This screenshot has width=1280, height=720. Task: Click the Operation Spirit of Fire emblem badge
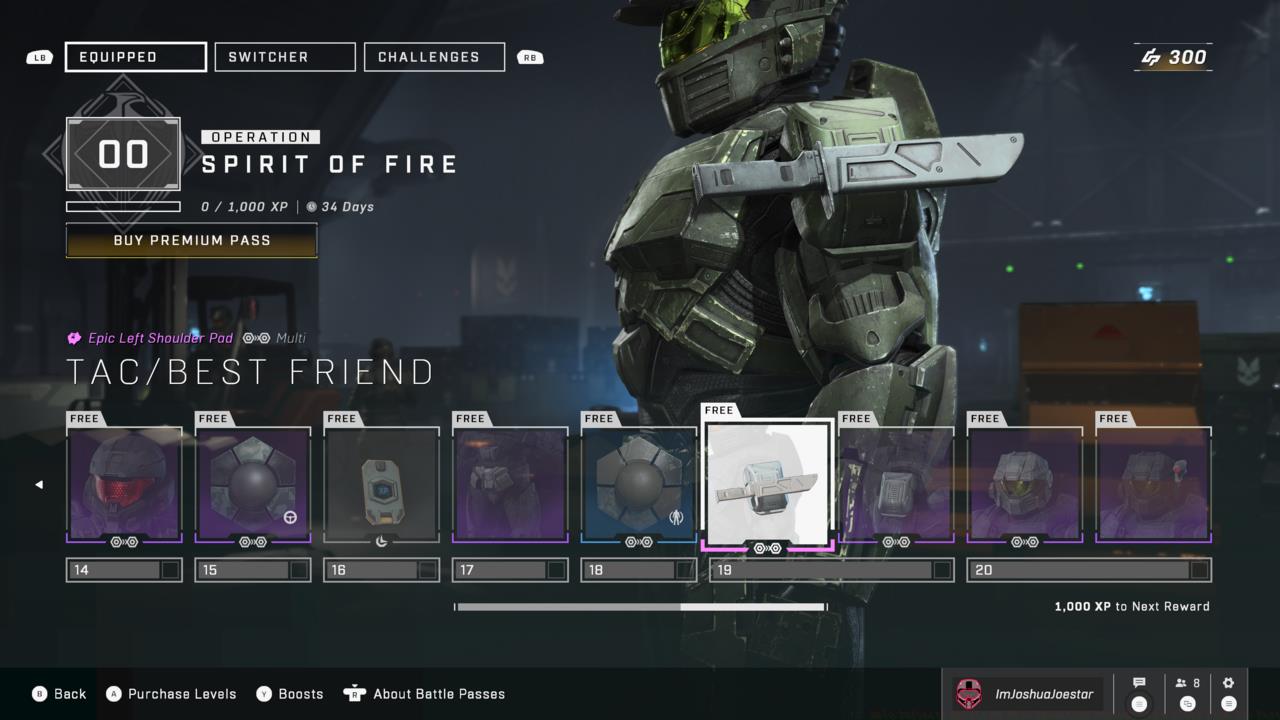pyautogui.click(x=124, y=153)
